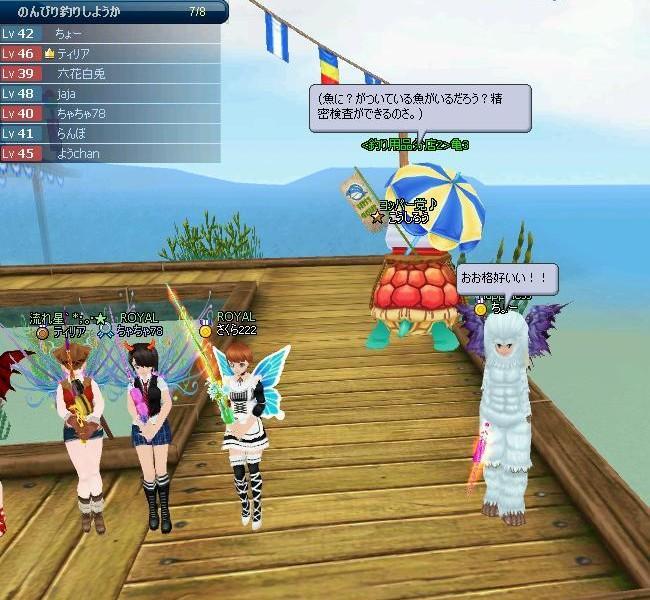Click the のんびり釣りしようか party title bar
Screen dimensions: 650x600
[x=110, y=11]
